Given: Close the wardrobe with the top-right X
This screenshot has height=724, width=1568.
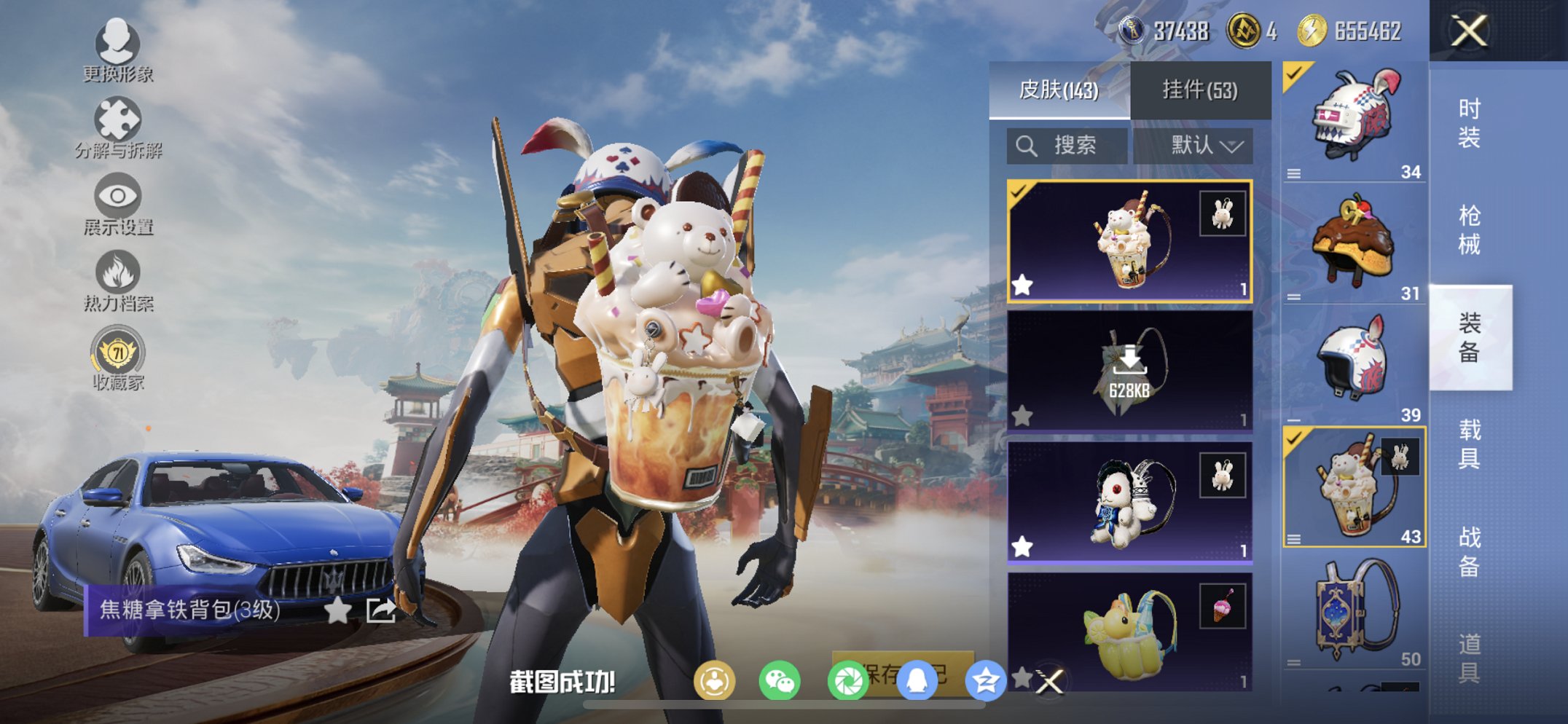Looking at the screenshot, I should pos(1468,31).
